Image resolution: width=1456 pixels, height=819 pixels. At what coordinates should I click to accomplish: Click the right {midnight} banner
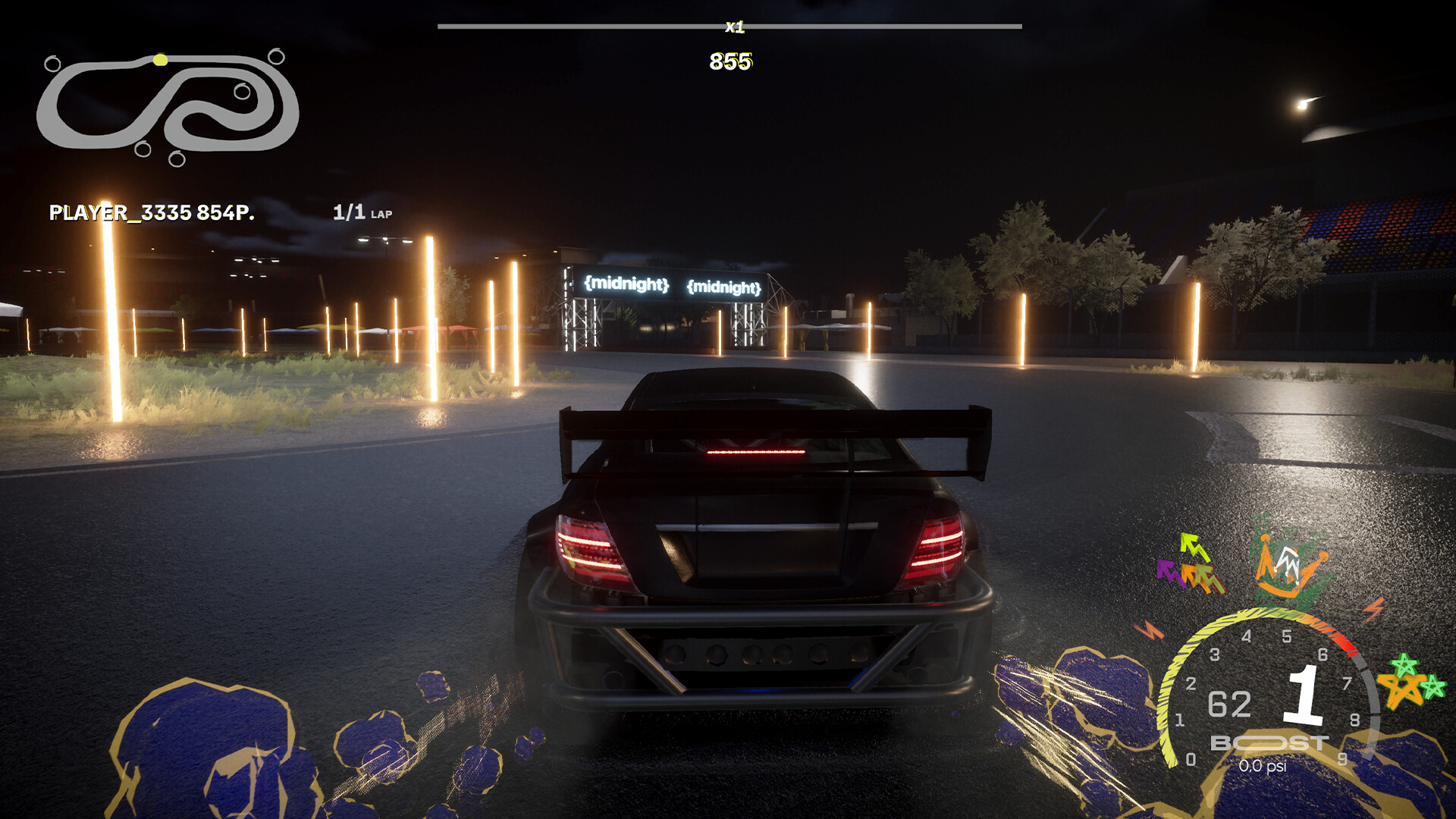click(724, 287)
